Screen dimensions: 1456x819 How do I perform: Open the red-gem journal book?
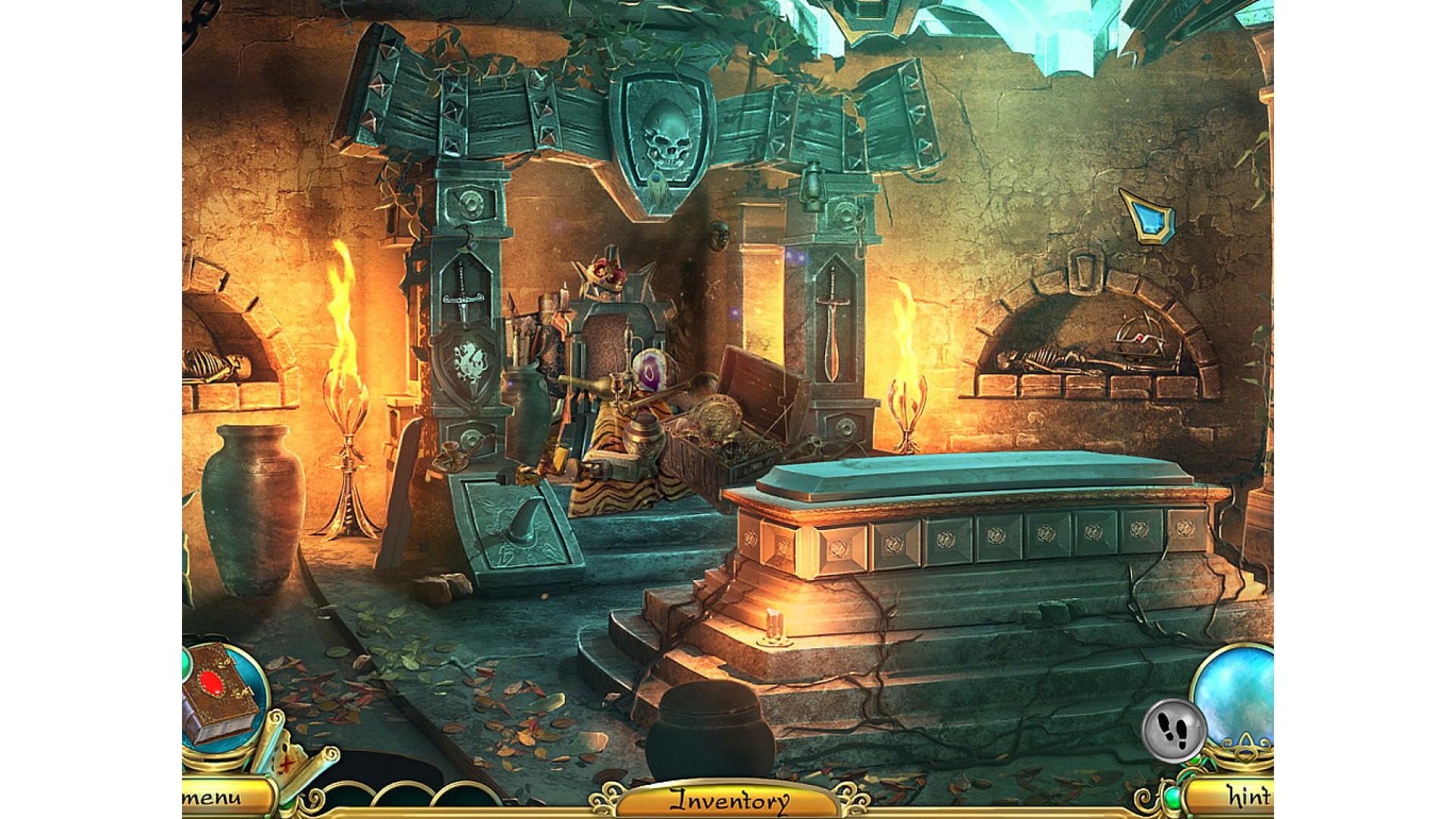(221, 692)
